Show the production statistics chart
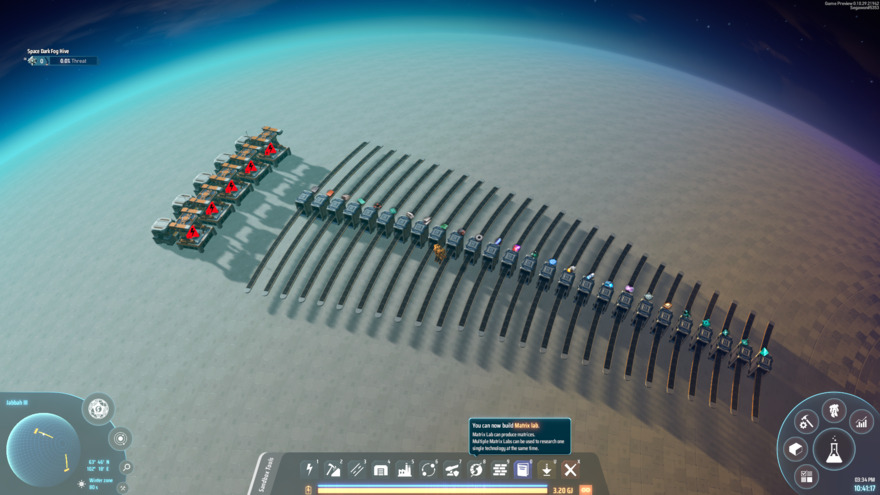 (x=861, y=423)
